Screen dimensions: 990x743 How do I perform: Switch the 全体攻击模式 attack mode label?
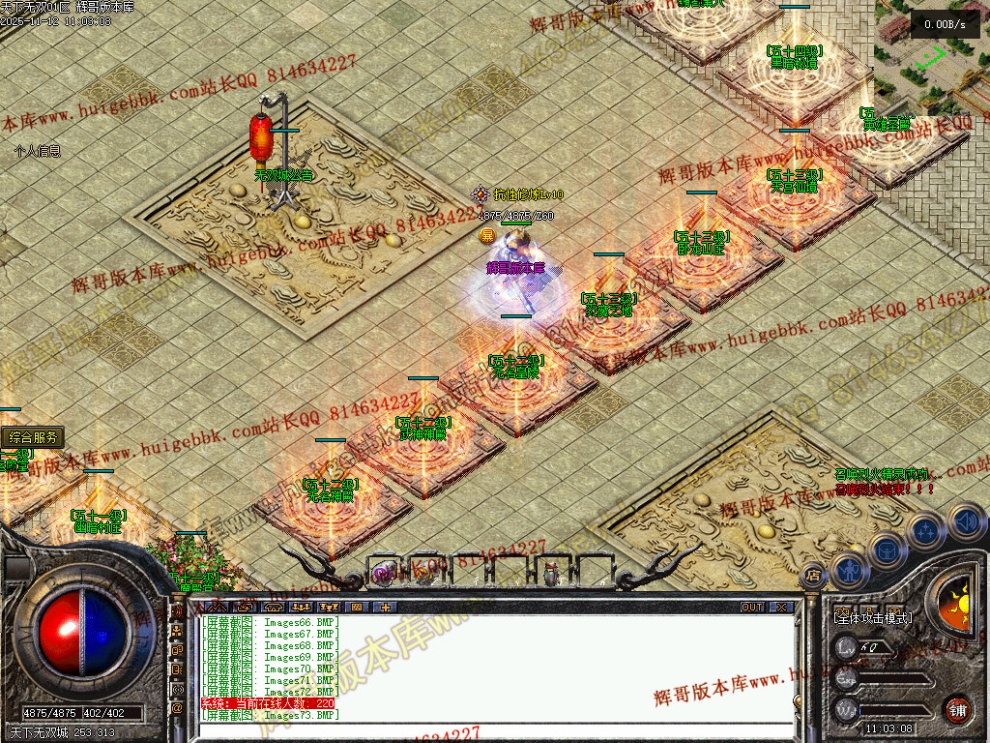click(872, 618)
